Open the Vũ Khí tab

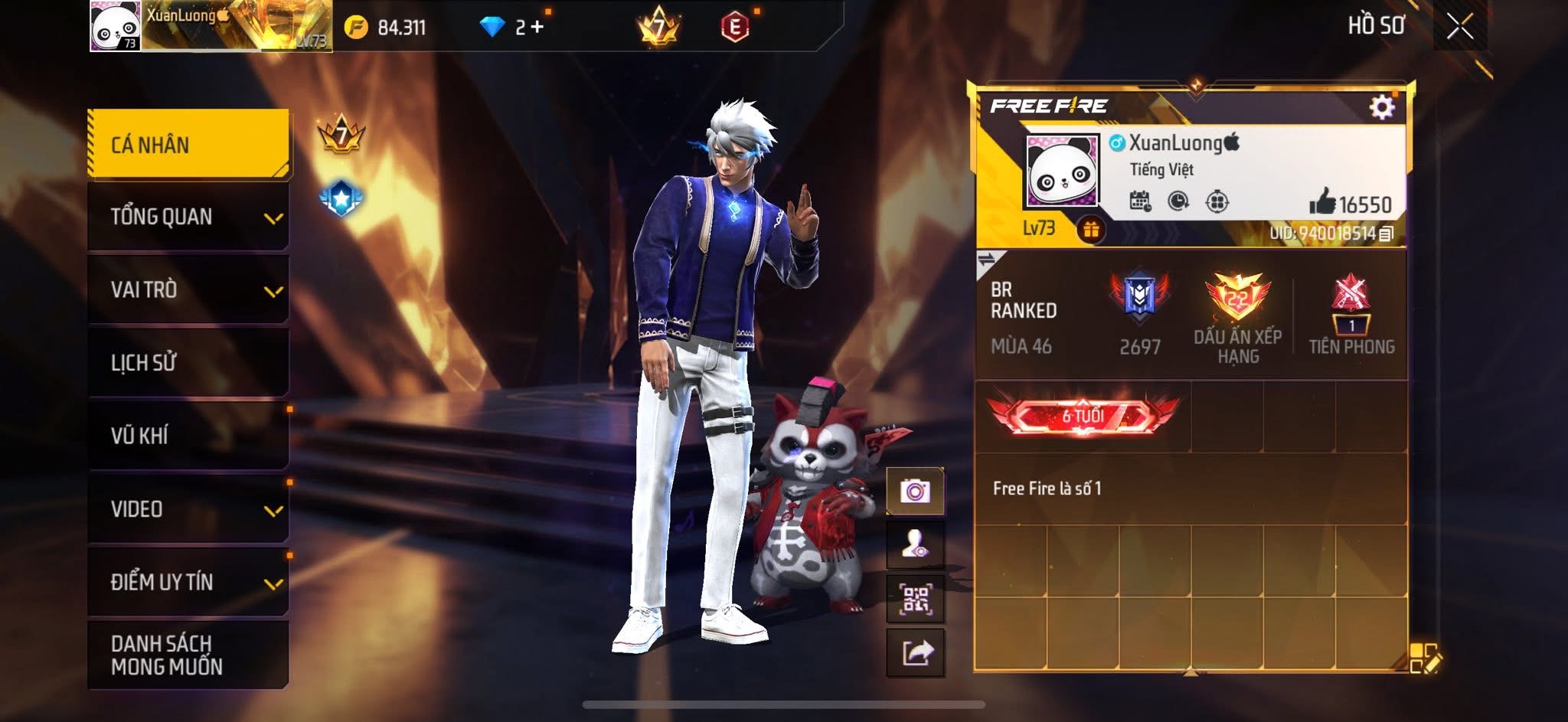tap(188, 436)
